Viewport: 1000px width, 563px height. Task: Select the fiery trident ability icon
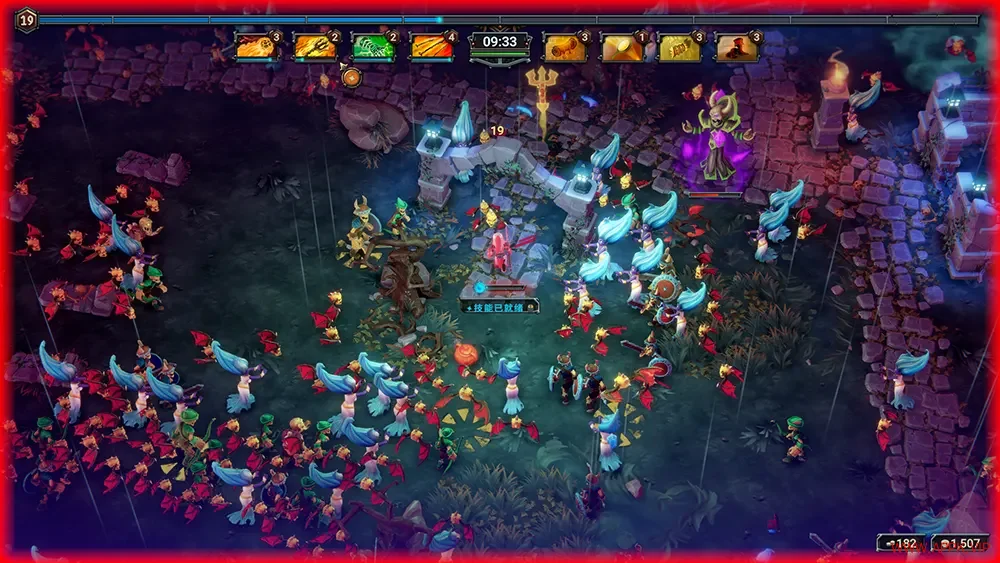[x=314, y=46]
